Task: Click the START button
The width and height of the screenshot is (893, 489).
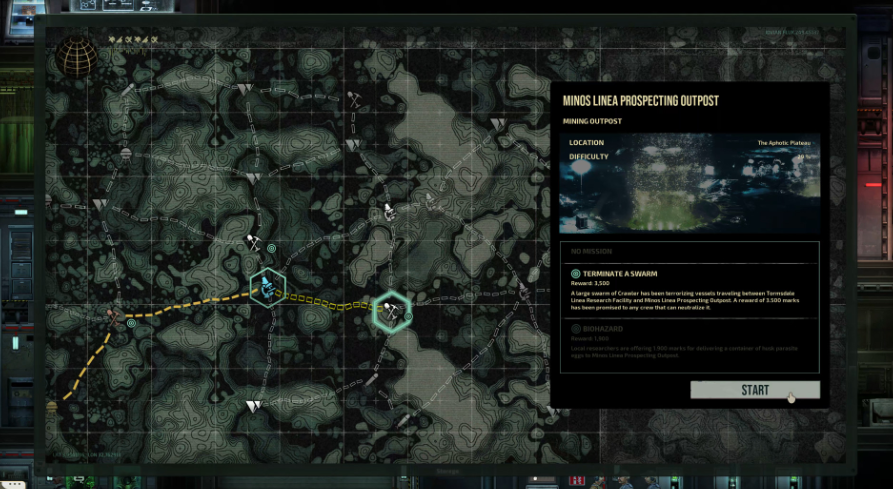Action: coord(754,390)
